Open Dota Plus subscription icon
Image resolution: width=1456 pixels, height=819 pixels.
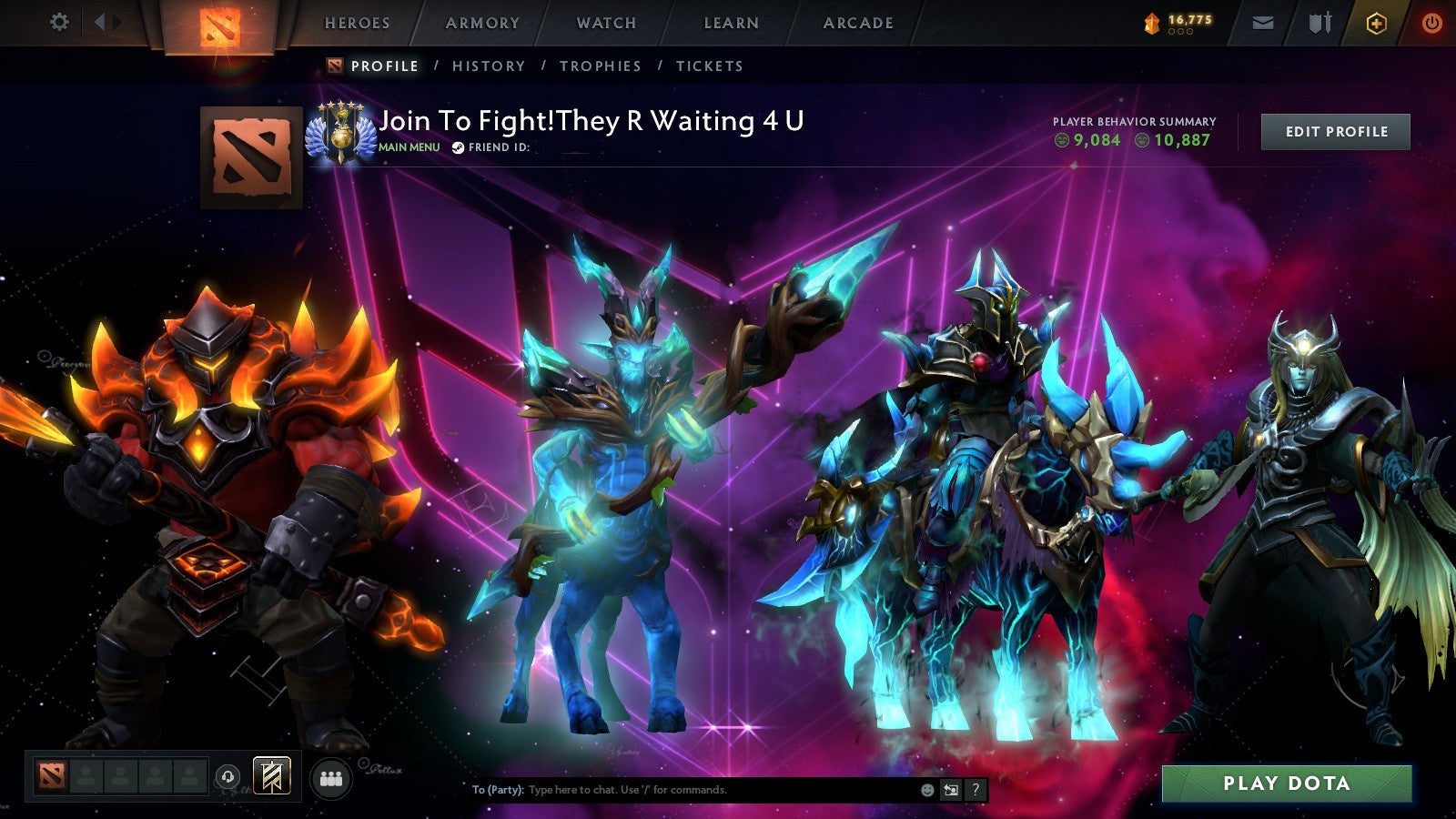[x=1376, y=23]
